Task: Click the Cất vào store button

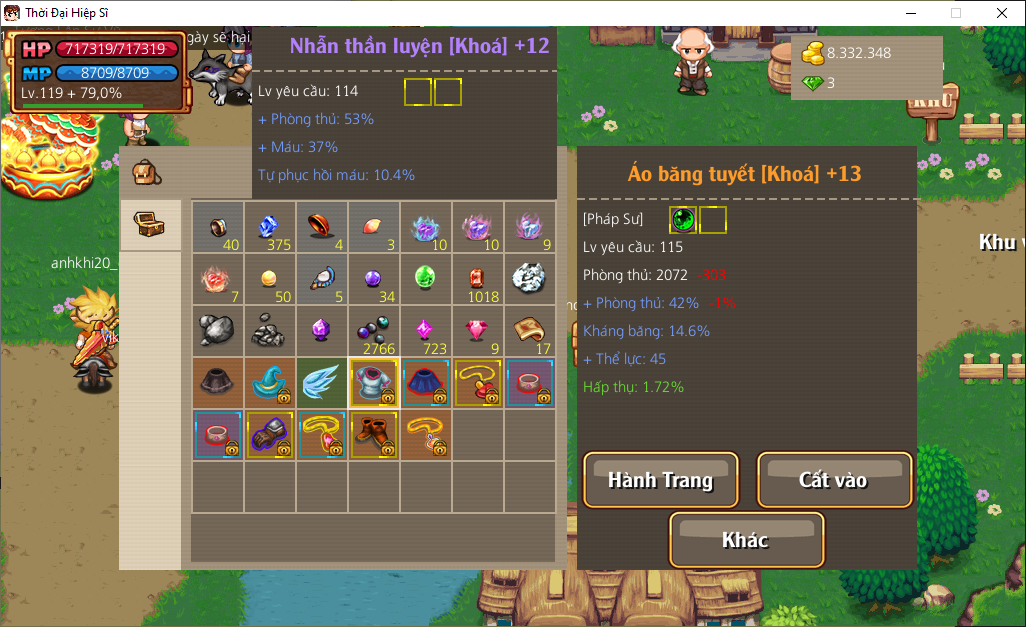Action: point(834,480)
